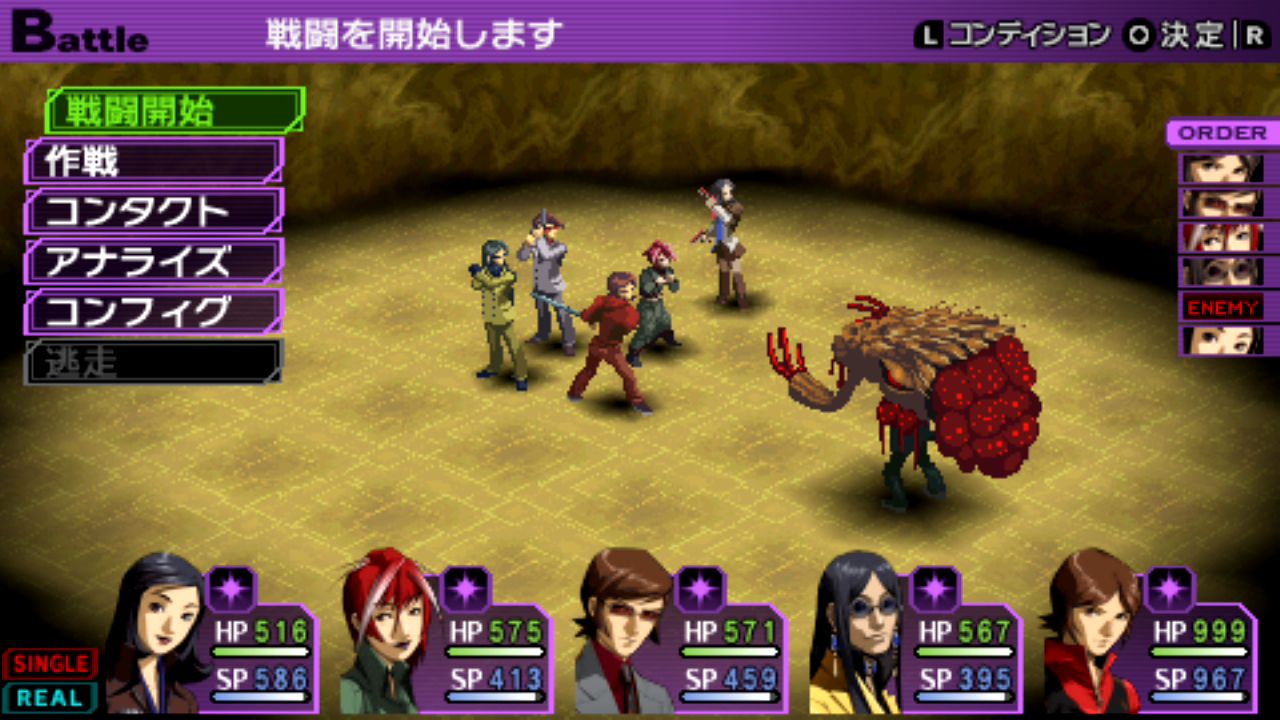Viewport: 1280px width, 720px height.
Task: Toggle the SINGLE mode indicator
Action: (x=50, y=663)
